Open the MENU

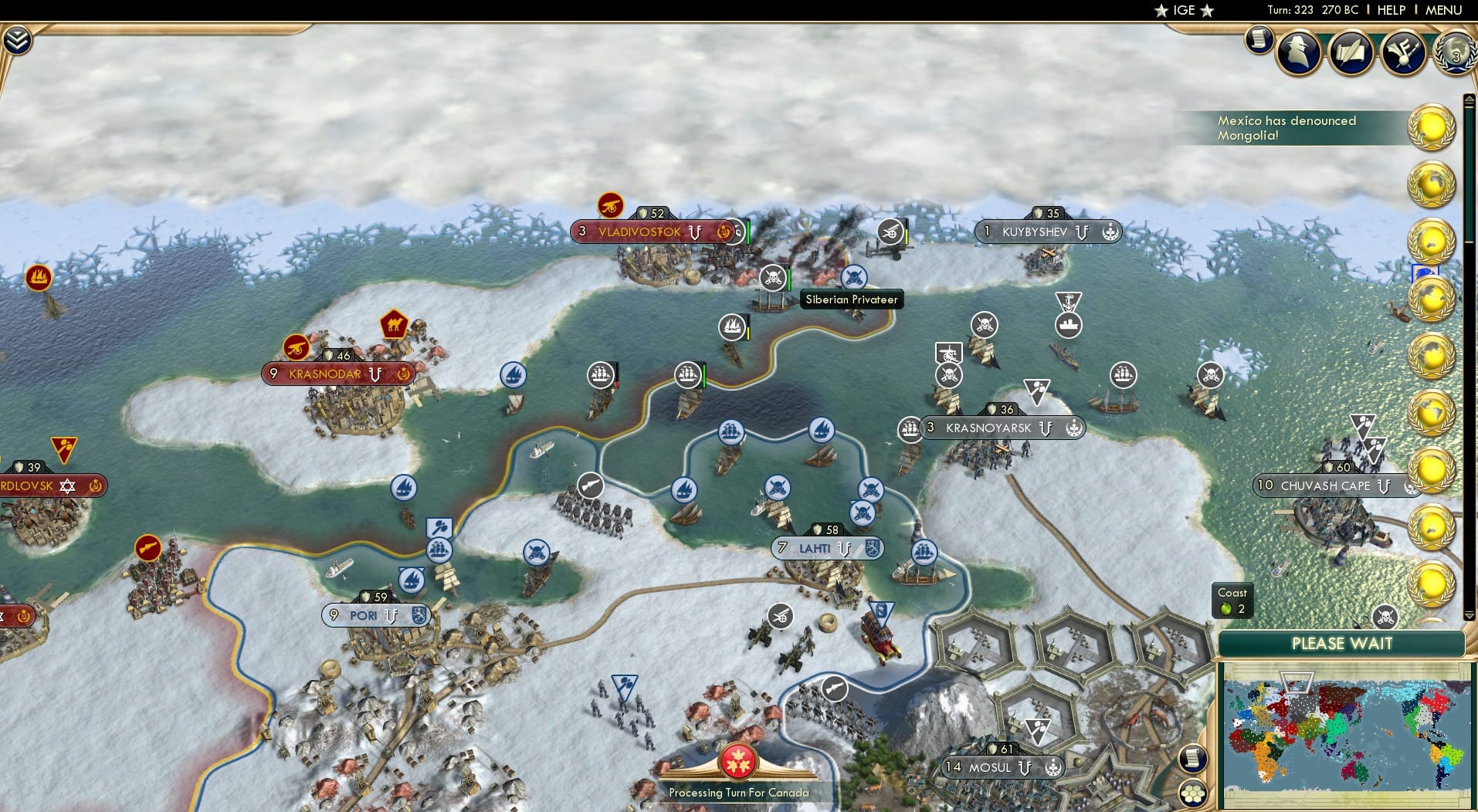tap(1442, 10)
